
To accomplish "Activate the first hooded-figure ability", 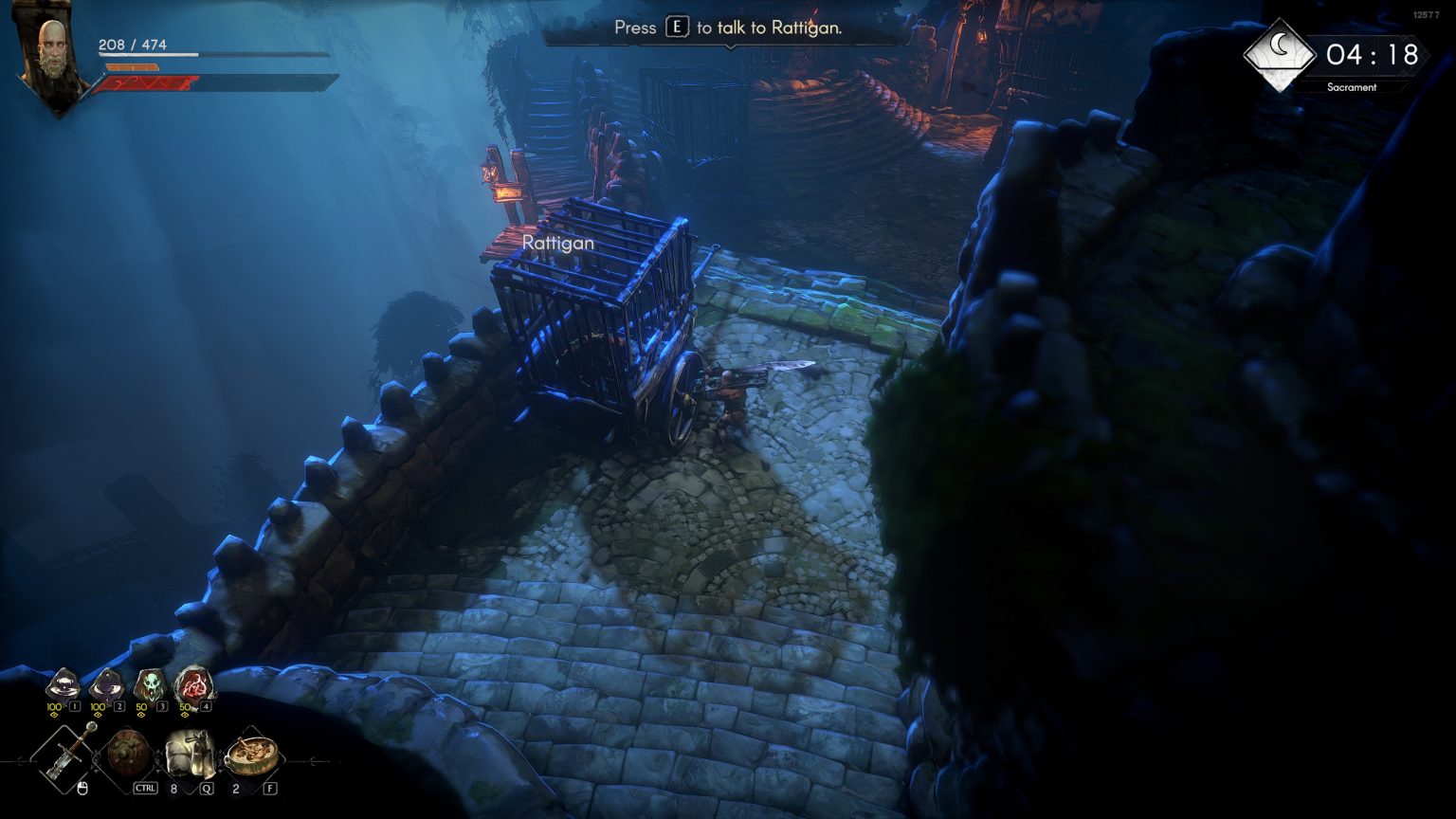I will coord(63,683).
